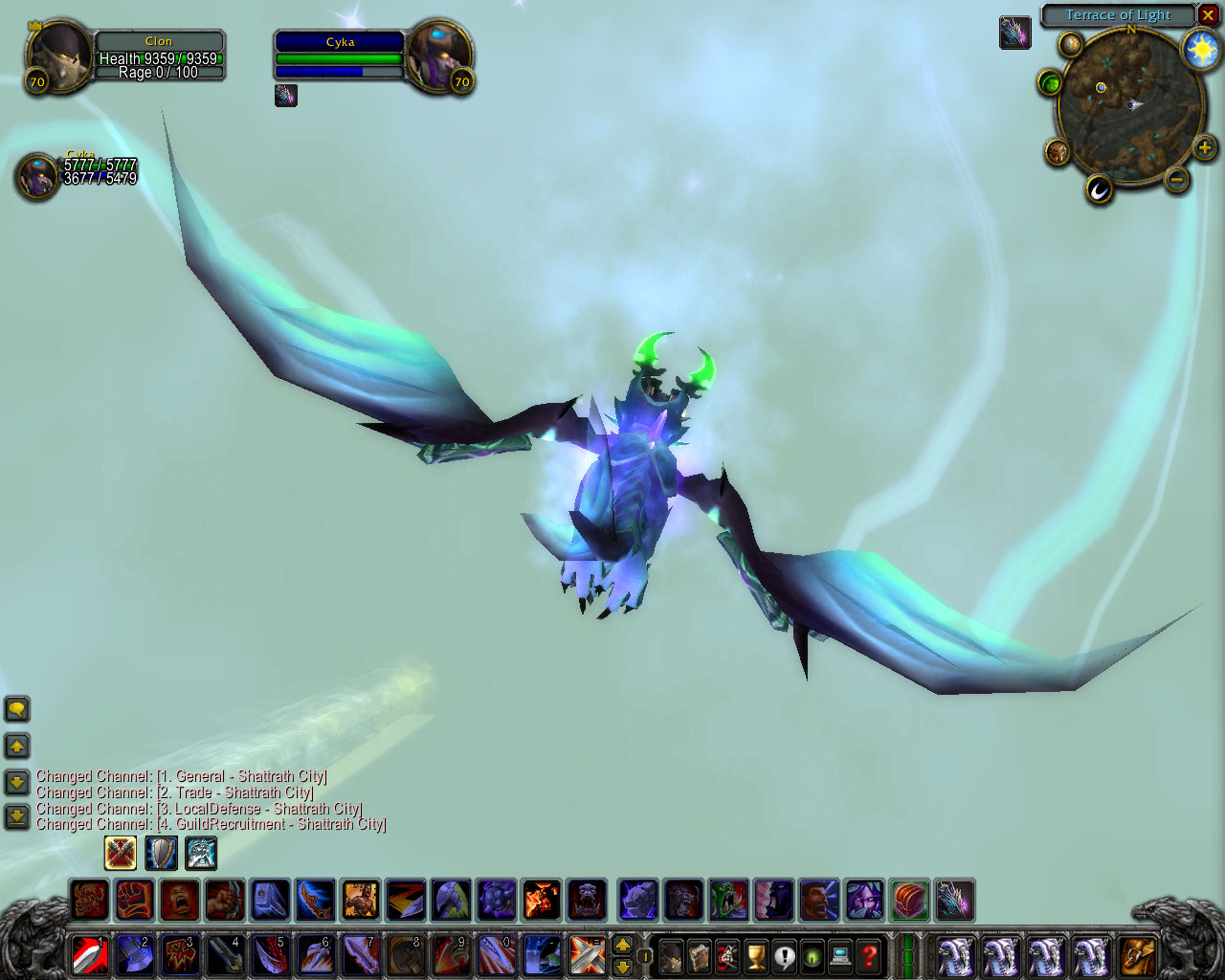Image resolution: width=1225 pixels, height=980 pixels.
Task: Switch to Berserker Stance icon
Action: [x=201, y=852]
